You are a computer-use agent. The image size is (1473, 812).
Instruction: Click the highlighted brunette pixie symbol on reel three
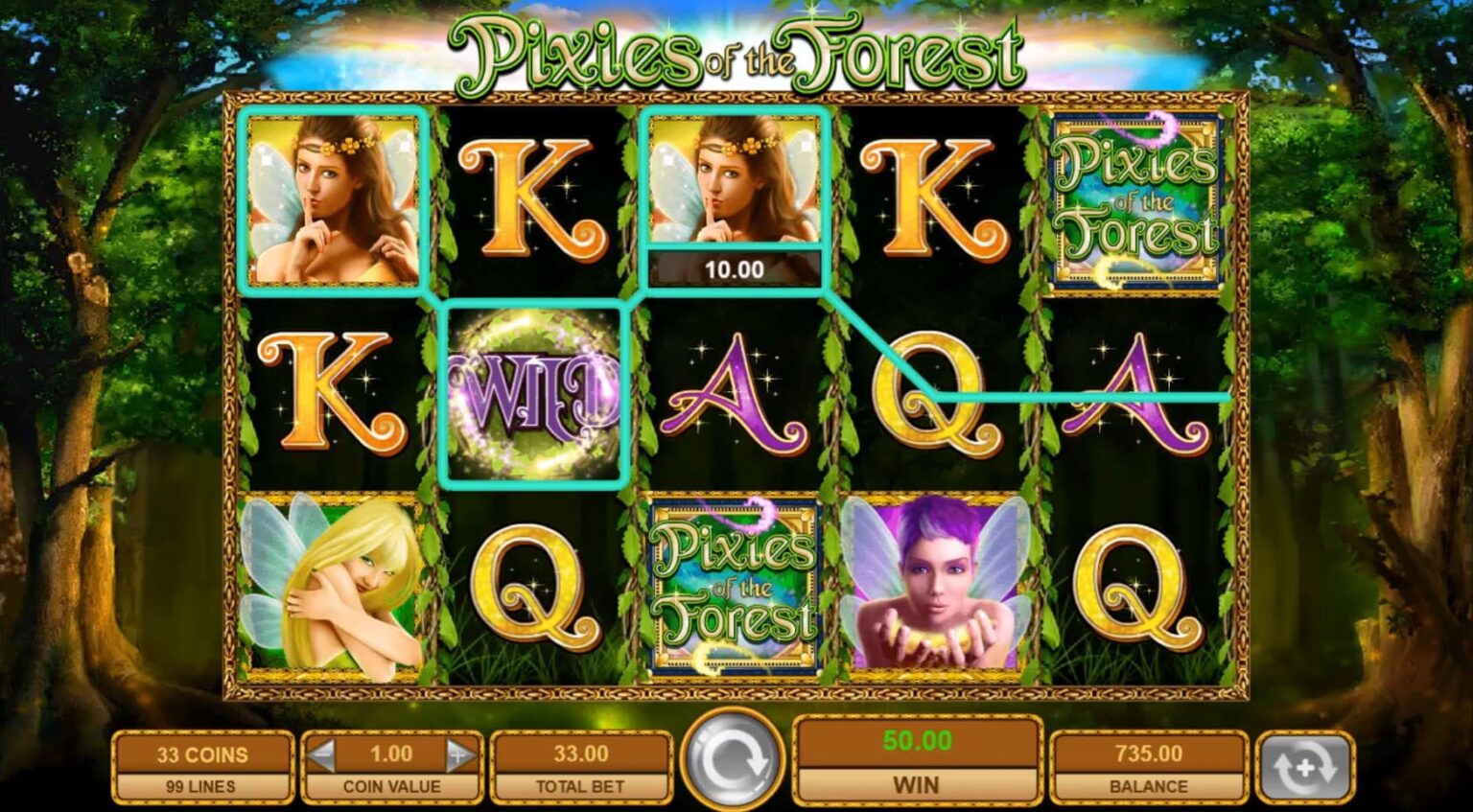click(x=735, y=182)
